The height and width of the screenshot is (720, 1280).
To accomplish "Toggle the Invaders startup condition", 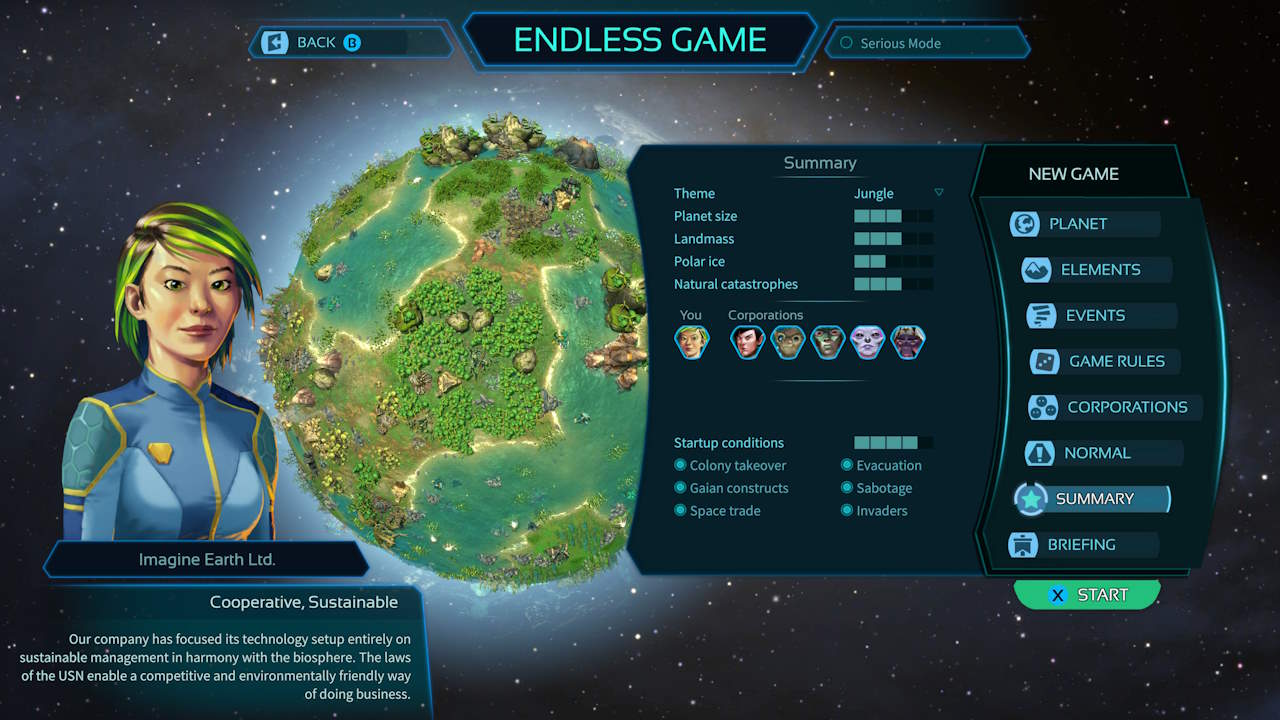I will [x=879, y=510].
